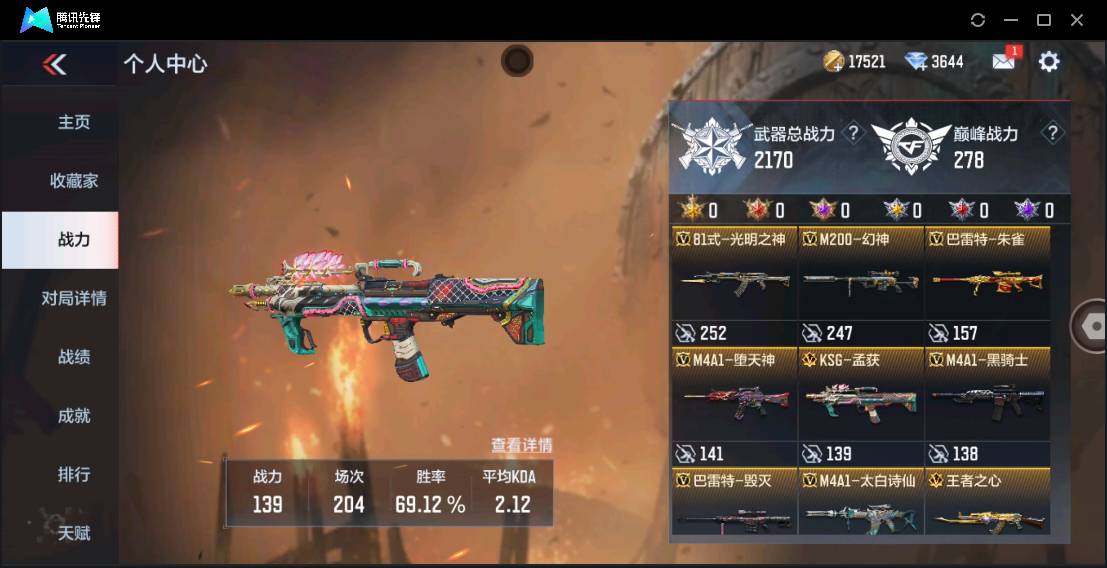Switch to the 排行 tab
1107x568 pixels.
[74, 474]
